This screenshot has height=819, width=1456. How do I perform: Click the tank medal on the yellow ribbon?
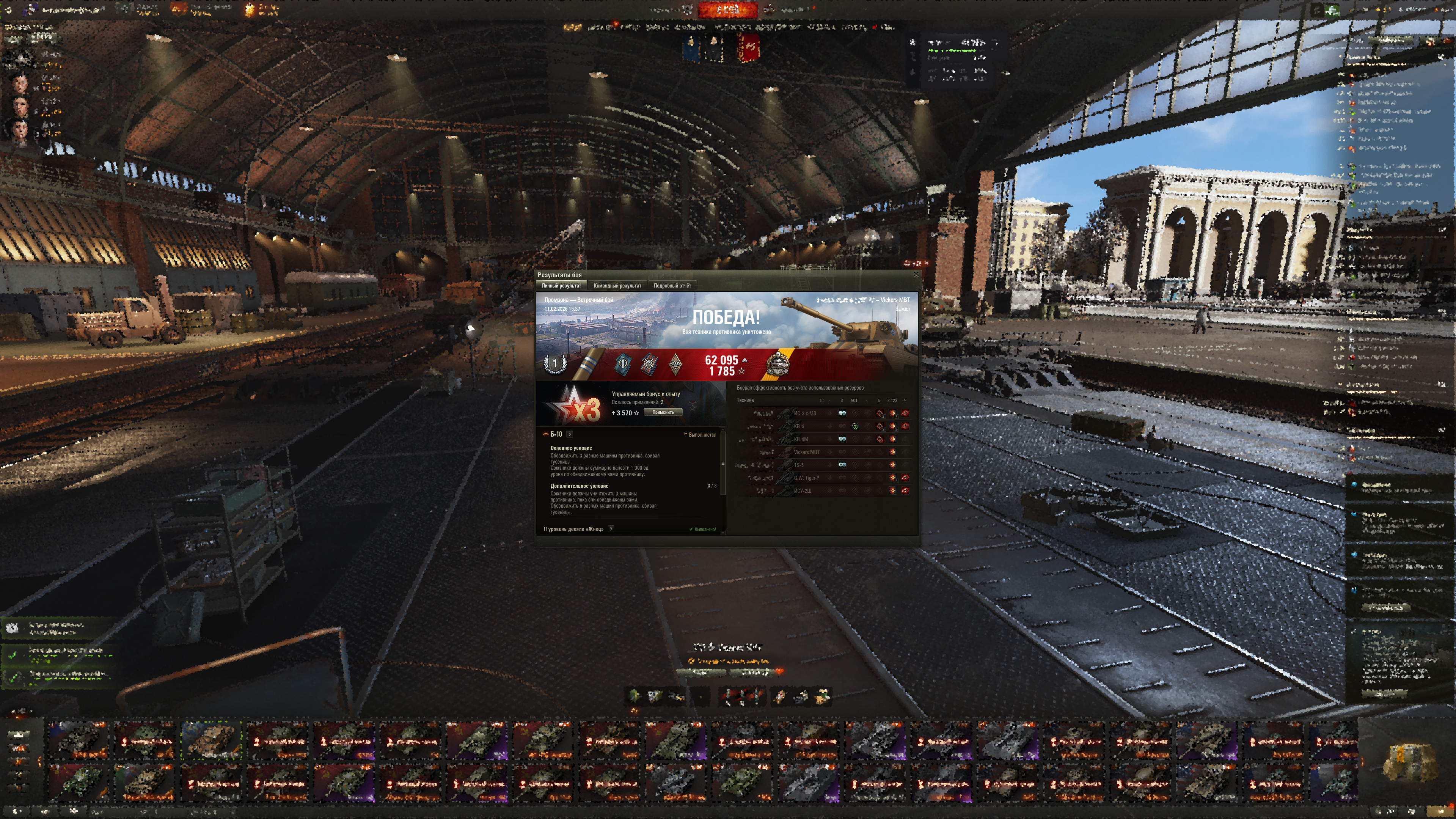778,363
